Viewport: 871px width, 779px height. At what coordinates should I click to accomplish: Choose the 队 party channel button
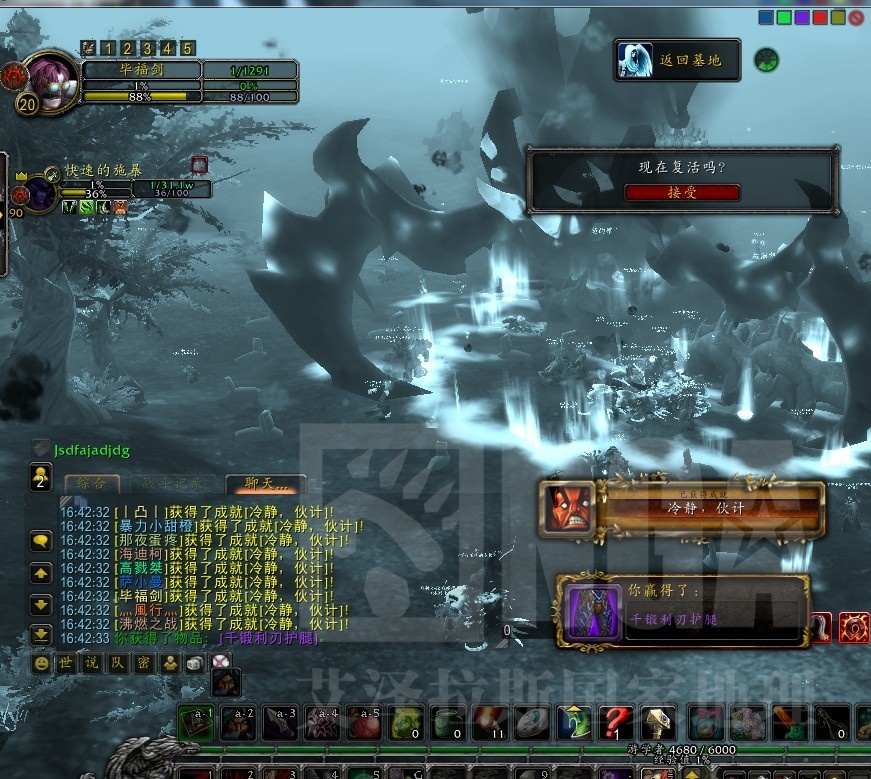[118, 663]
